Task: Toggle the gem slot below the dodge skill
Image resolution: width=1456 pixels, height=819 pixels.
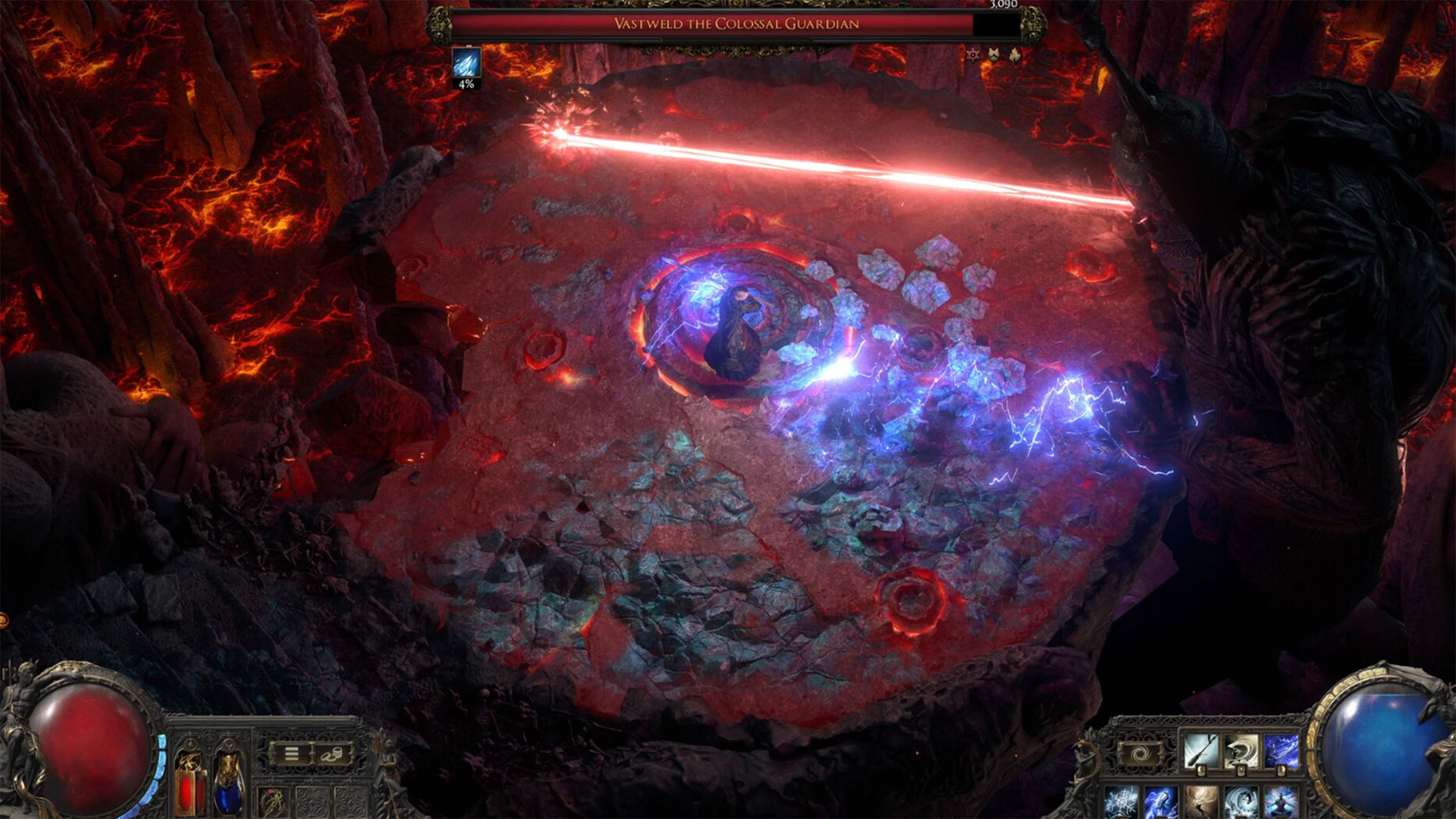Action: pyautogui.click(x=1241, y=770)
